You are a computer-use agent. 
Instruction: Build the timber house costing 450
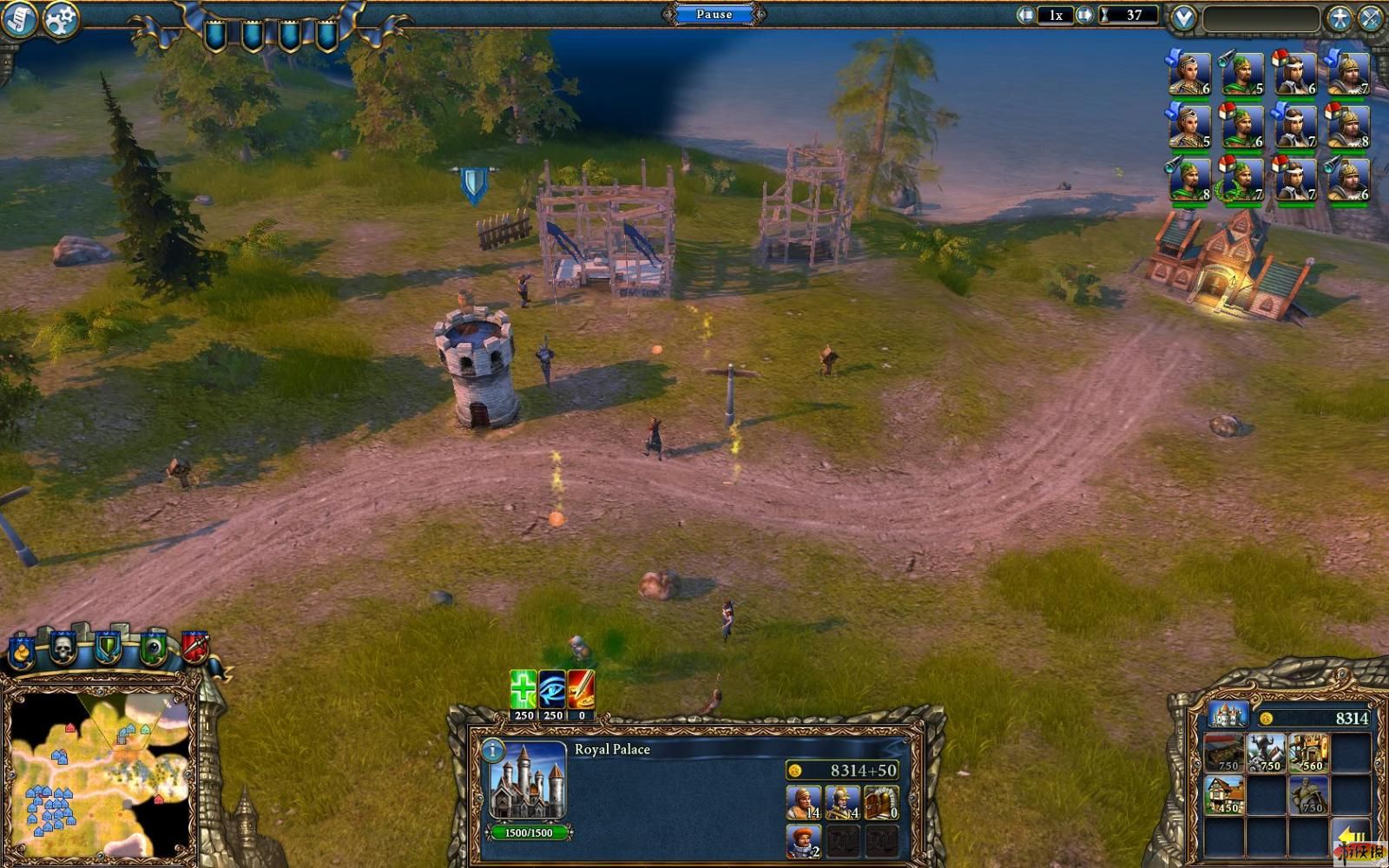1223,793
